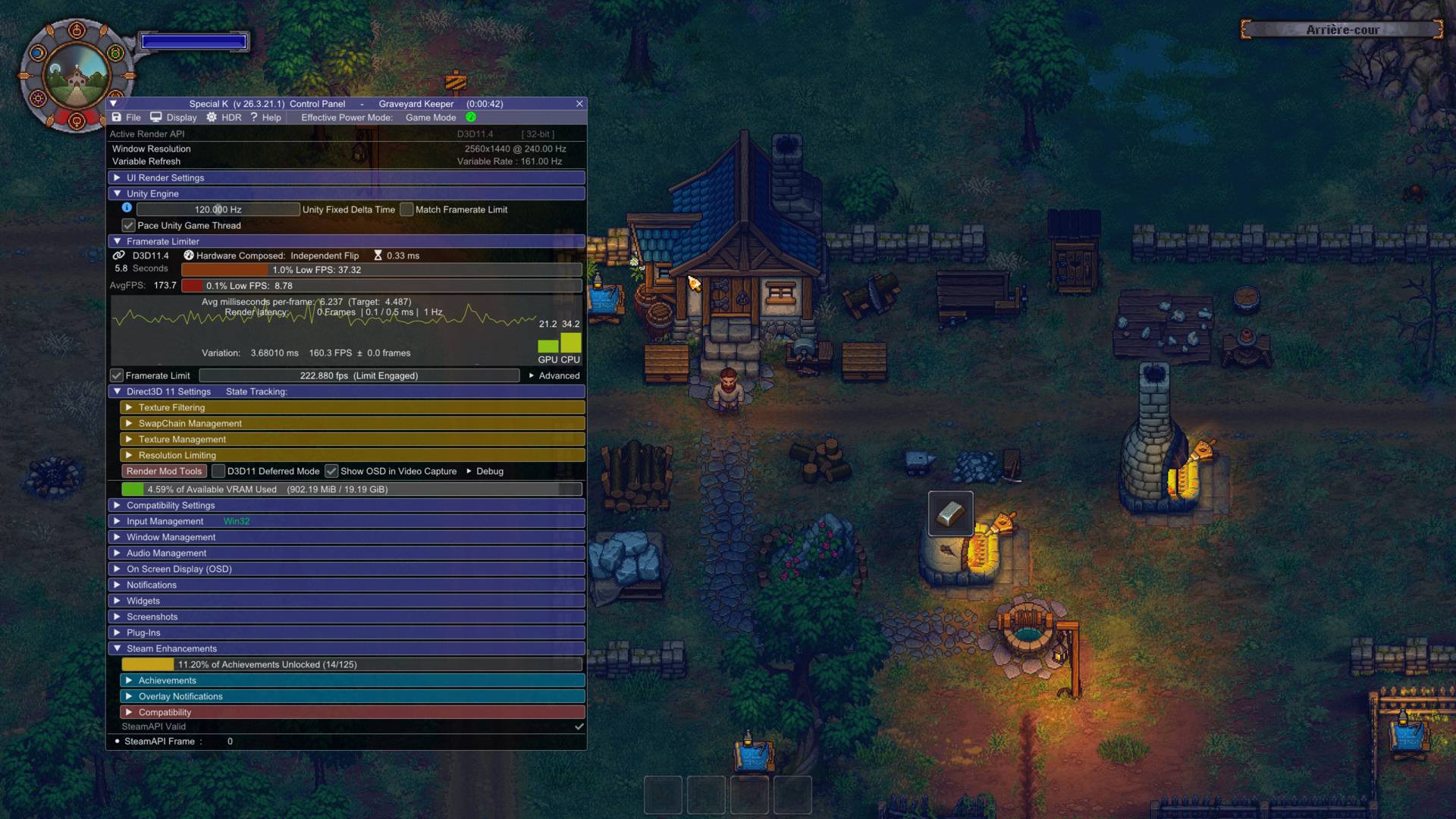Image resolution: width=1456 pixels, height=819 pixels.
Task: Open the File menu
Action: tap(127, 118)
